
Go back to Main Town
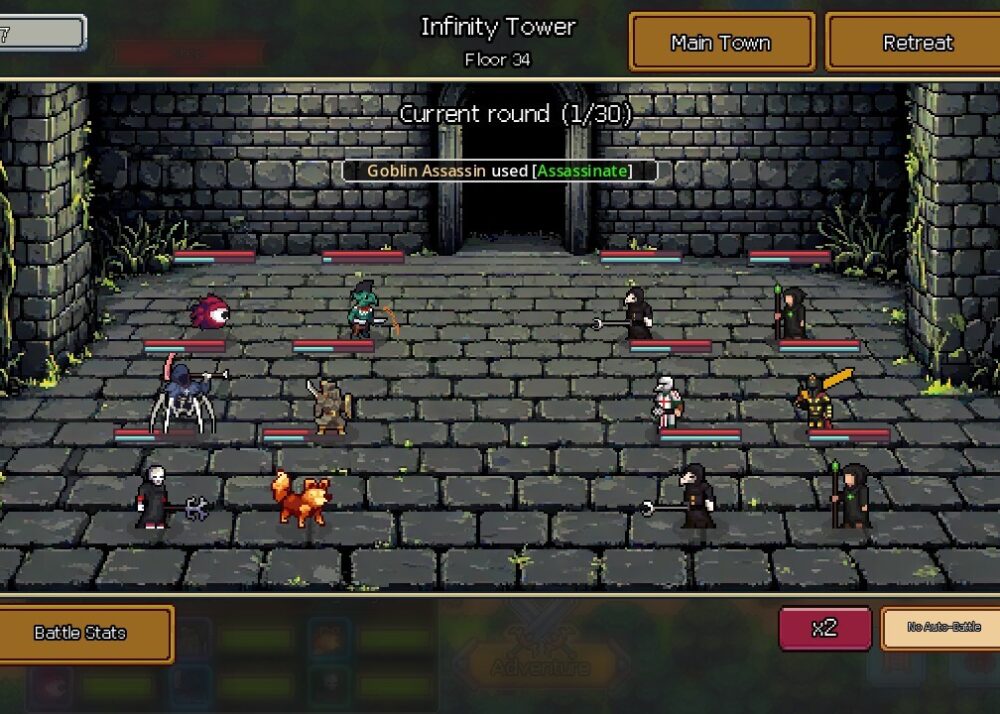click(x=721, y=42)
